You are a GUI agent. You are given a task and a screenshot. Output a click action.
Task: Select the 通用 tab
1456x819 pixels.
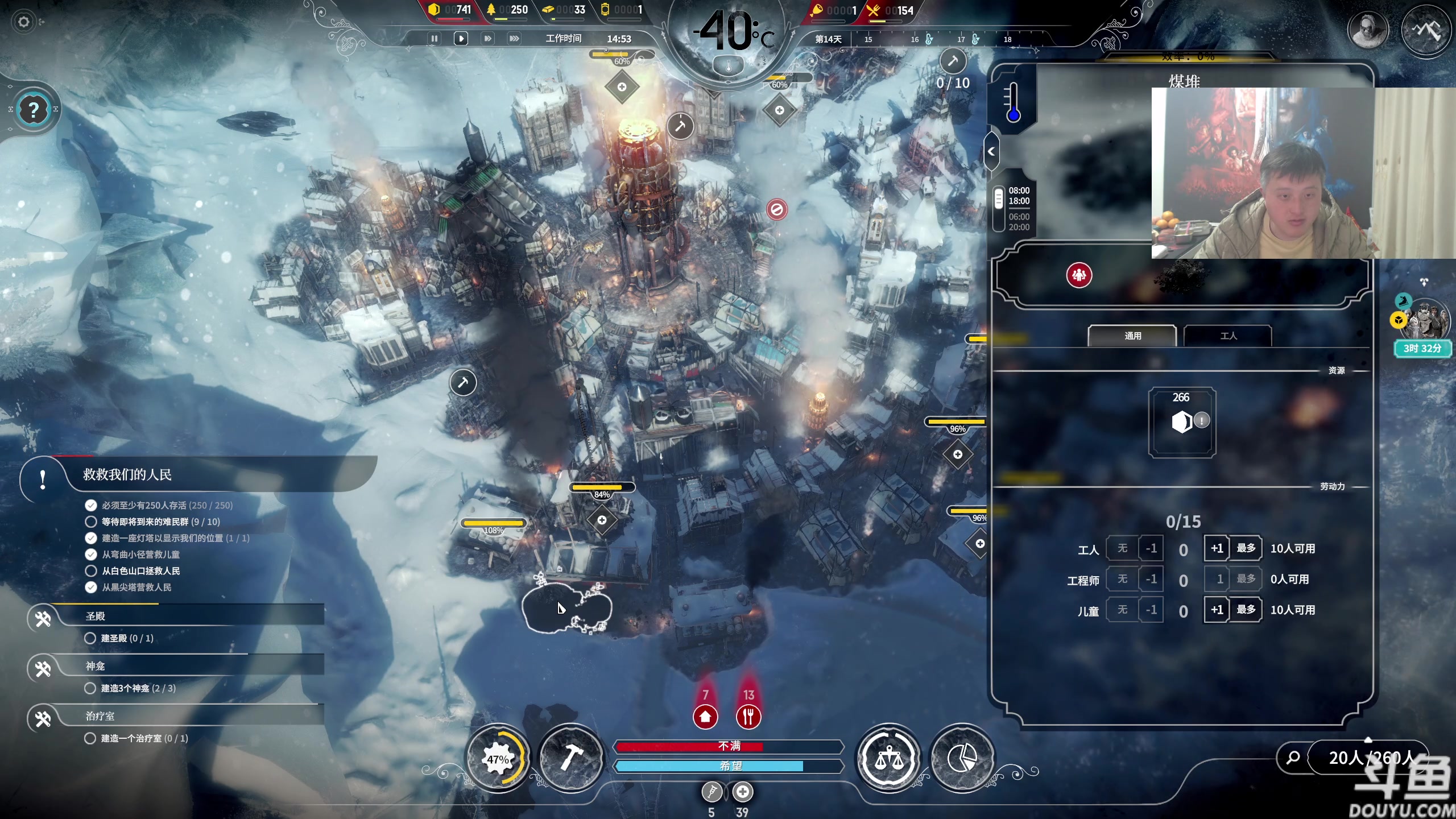click(1132, 336)
